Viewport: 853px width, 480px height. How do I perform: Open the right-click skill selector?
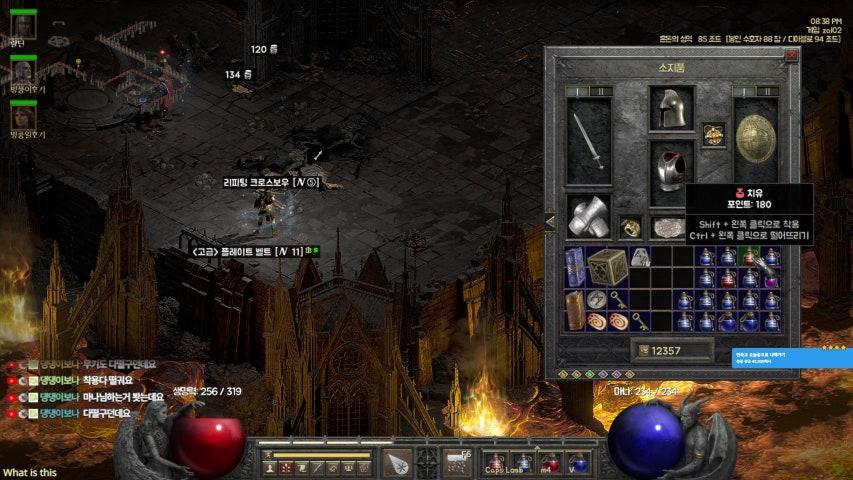458,463
